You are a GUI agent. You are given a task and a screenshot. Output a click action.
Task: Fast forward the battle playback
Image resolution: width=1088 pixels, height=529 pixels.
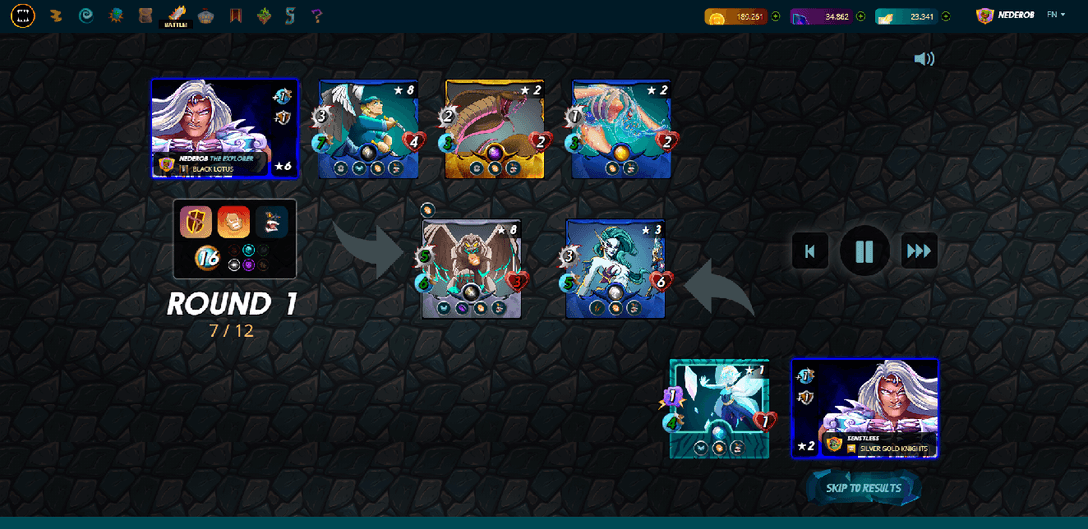point(919,251)
